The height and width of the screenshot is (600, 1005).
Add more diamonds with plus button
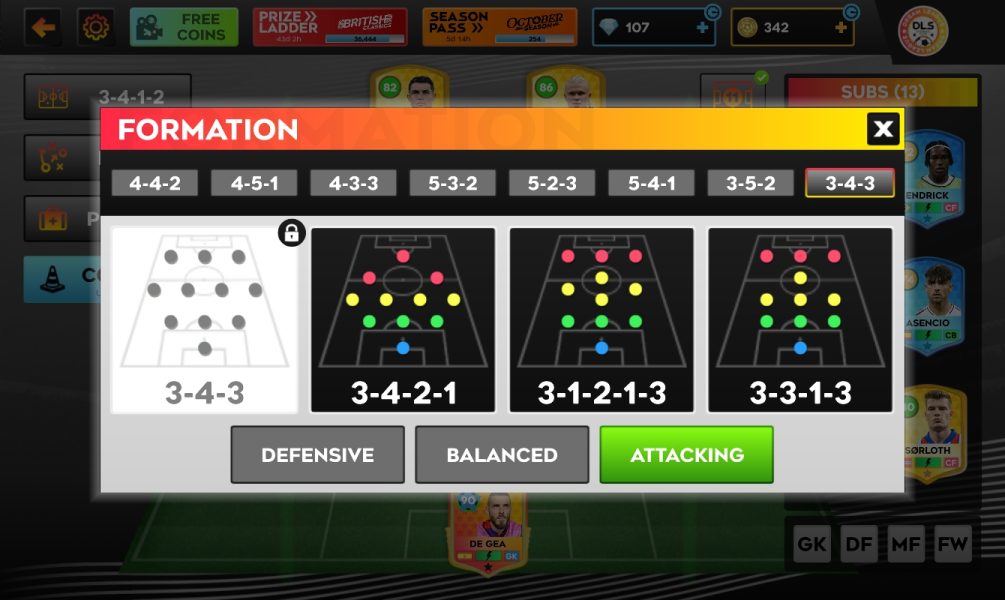click(x=702, y=28)
